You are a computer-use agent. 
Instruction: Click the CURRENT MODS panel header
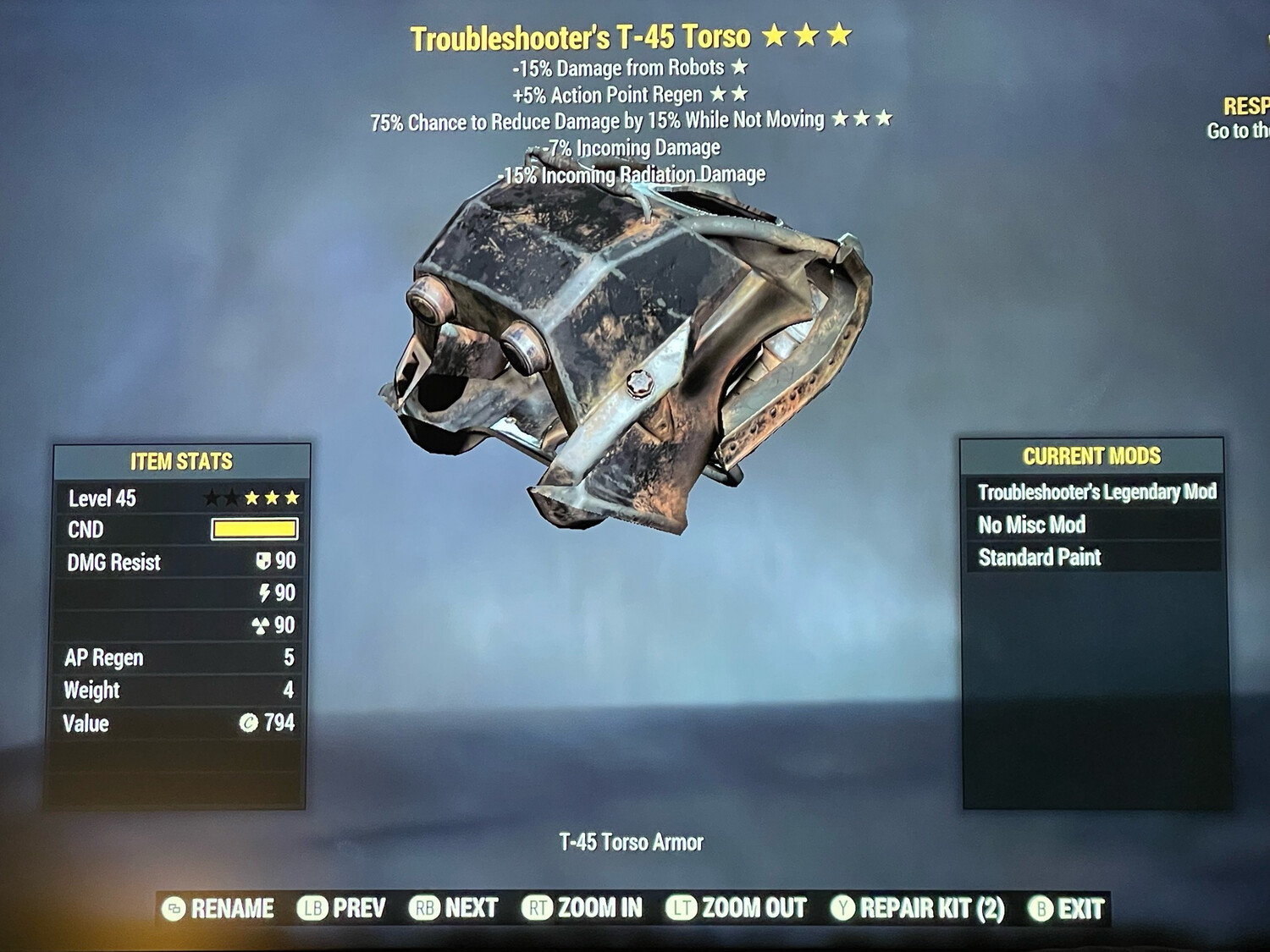point(1094,454)
